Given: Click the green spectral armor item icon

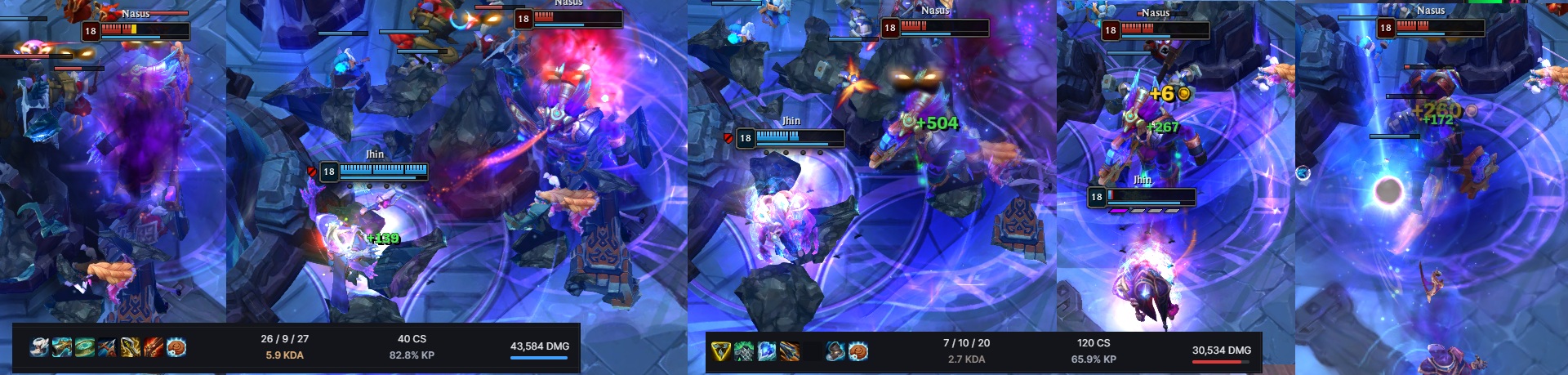Looking at the screenshot, I should pyautogui.click(x=743, y=351).
